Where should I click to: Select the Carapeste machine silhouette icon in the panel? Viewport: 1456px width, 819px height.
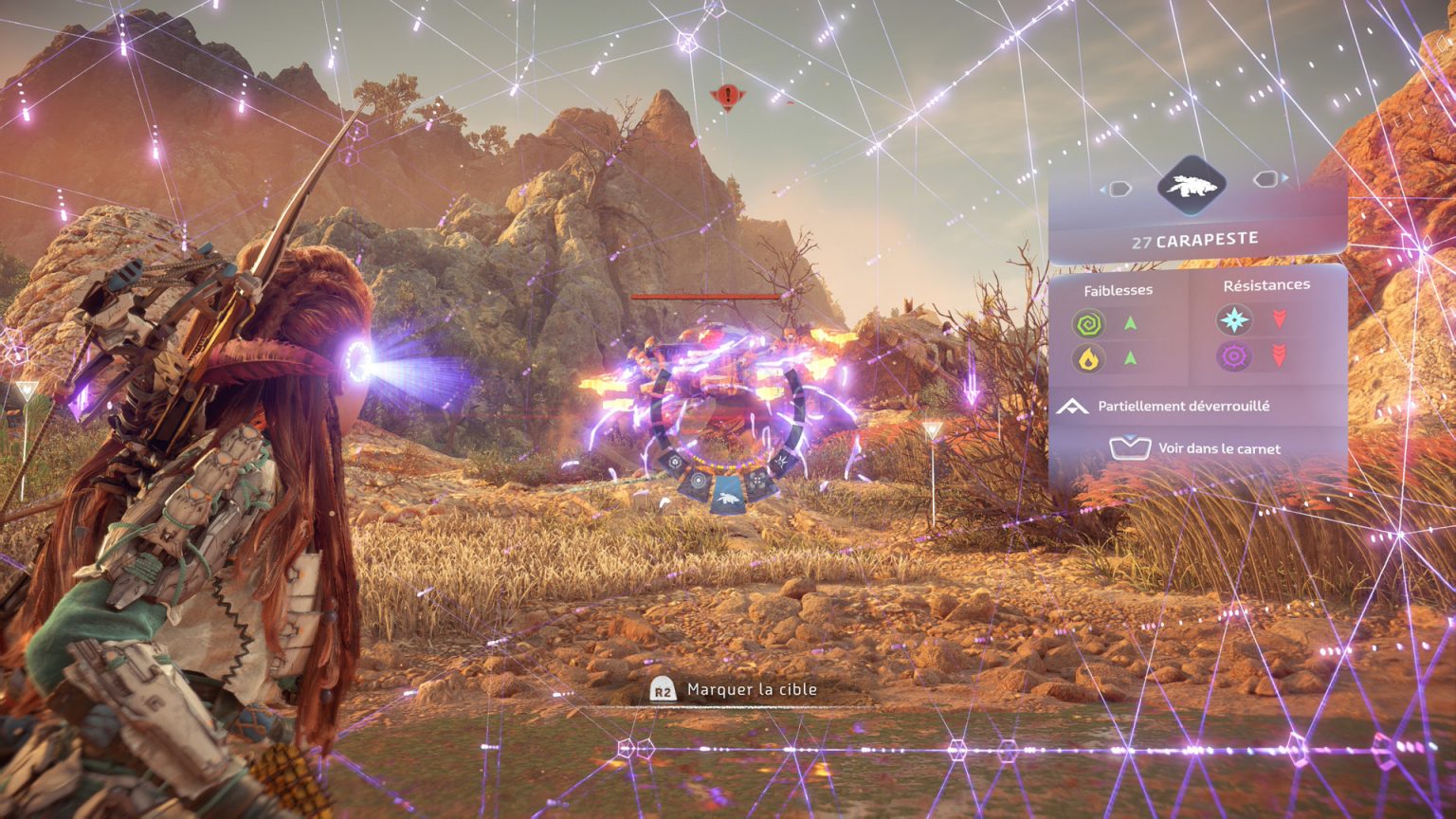coord(1192,186)
